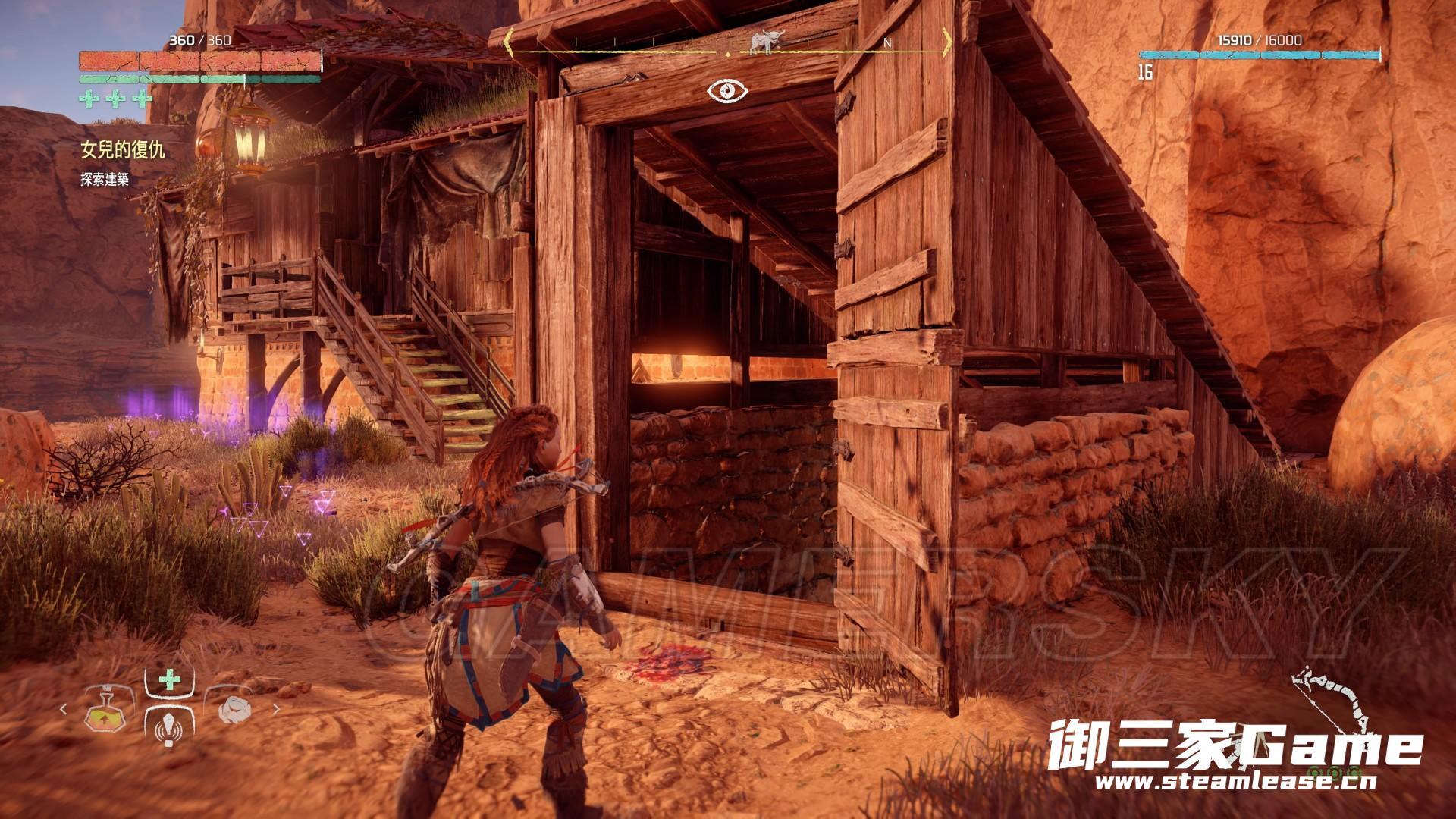Select the yellow potion flask slot
This screenshot has width=1456, height=819.
pyautogui.click(x=103, y=711)
